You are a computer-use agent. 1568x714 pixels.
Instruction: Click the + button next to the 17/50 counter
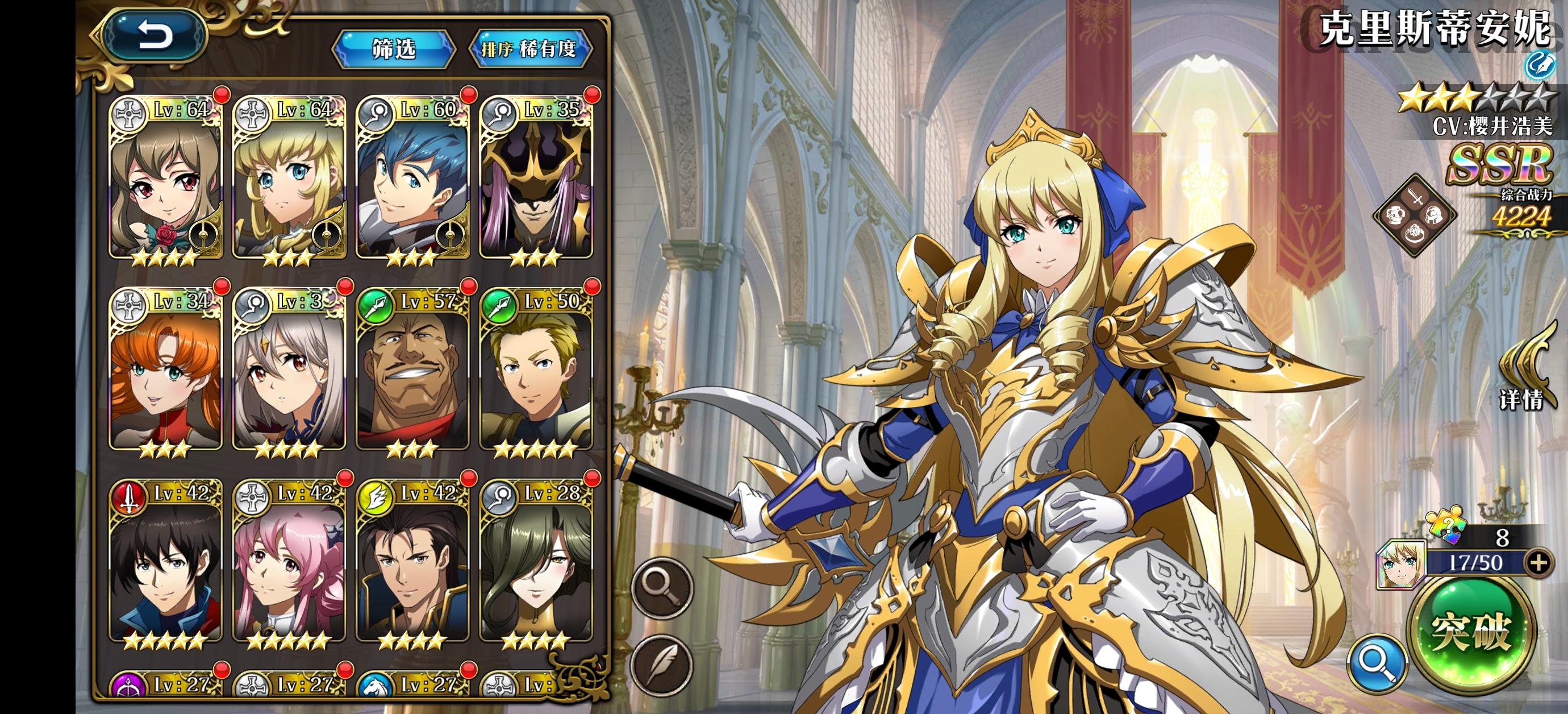point(1541,563)
